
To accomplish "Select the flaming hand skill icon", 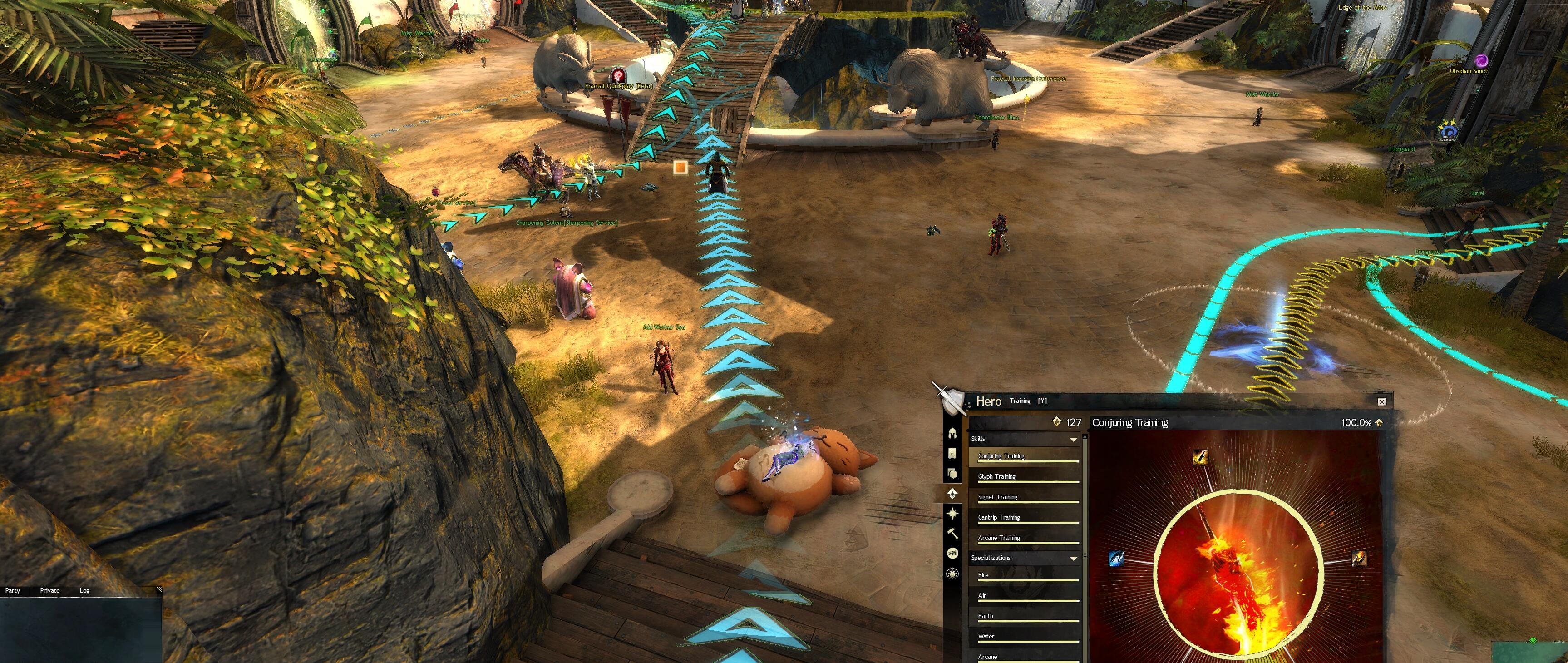I will coord(1359,558).
